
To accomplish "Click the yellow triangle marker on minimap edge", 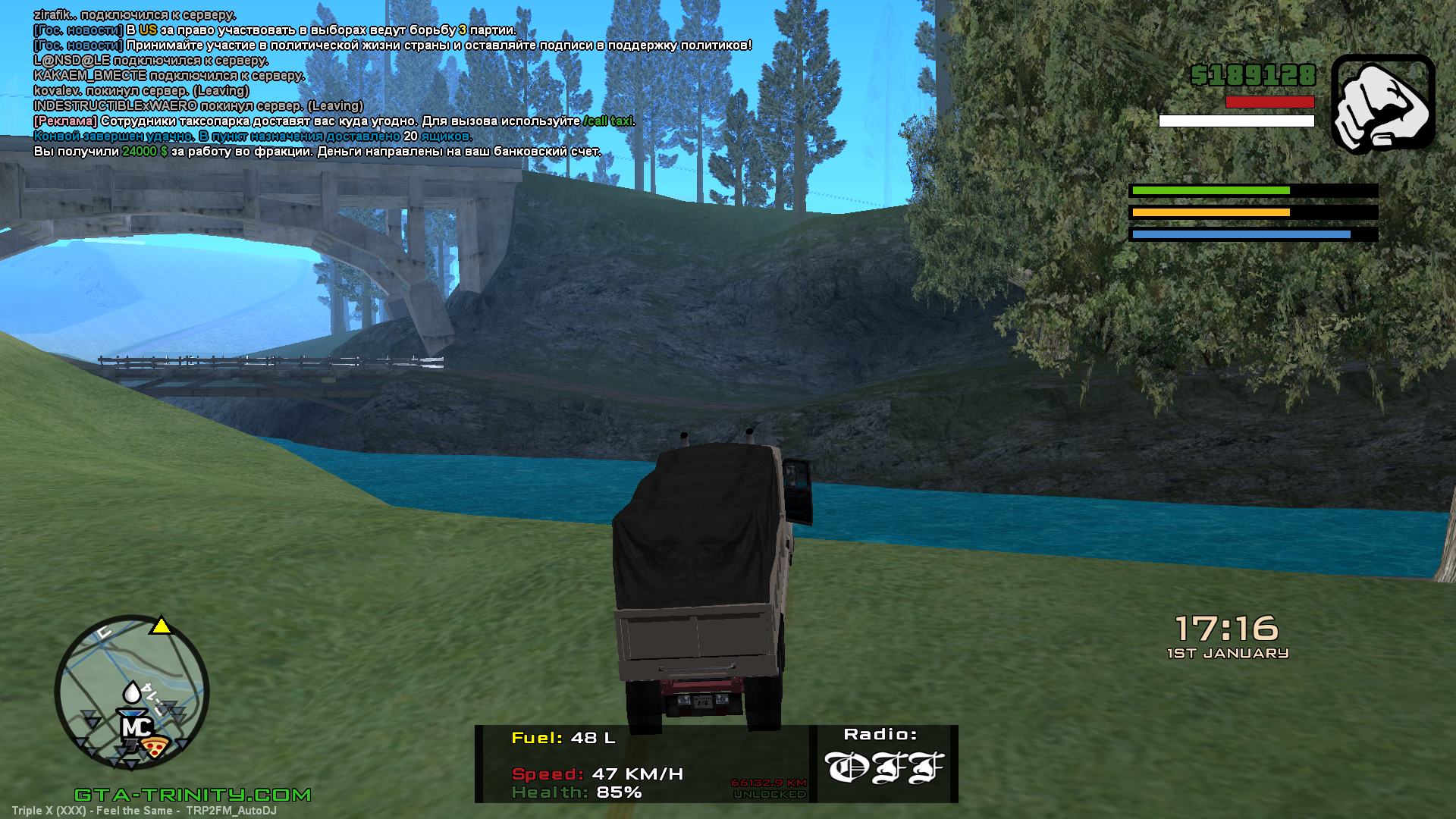I will pos(161,626).
